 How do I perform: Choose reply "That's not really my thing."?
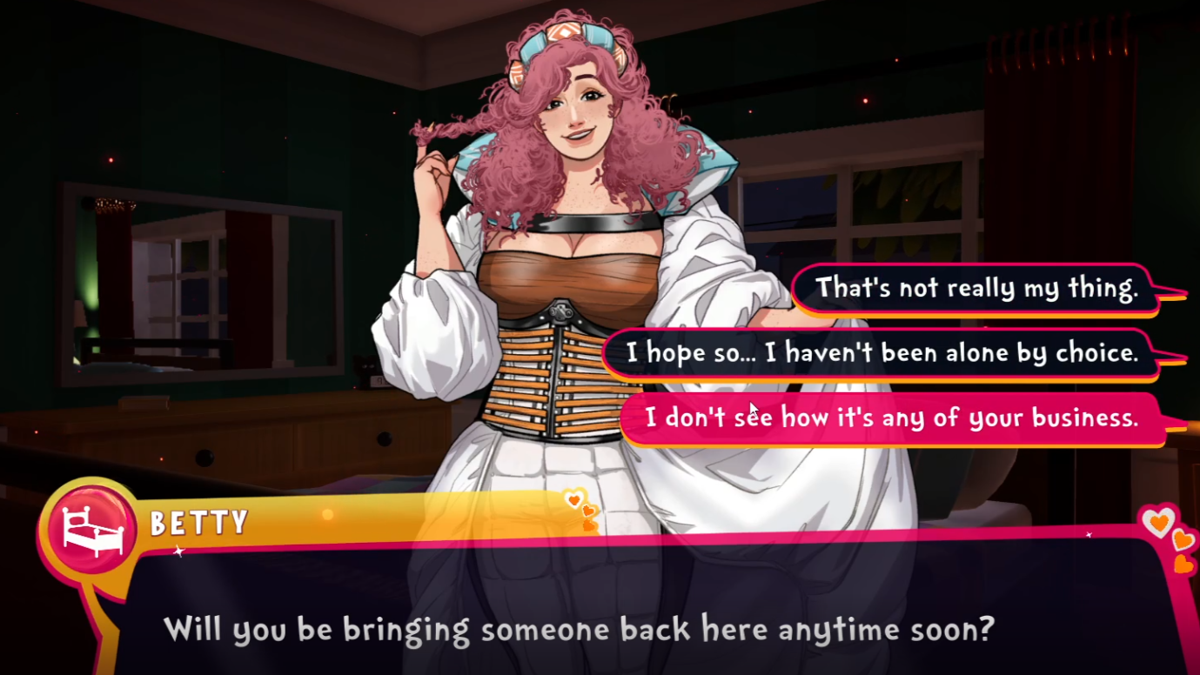(x=976, y=289)
